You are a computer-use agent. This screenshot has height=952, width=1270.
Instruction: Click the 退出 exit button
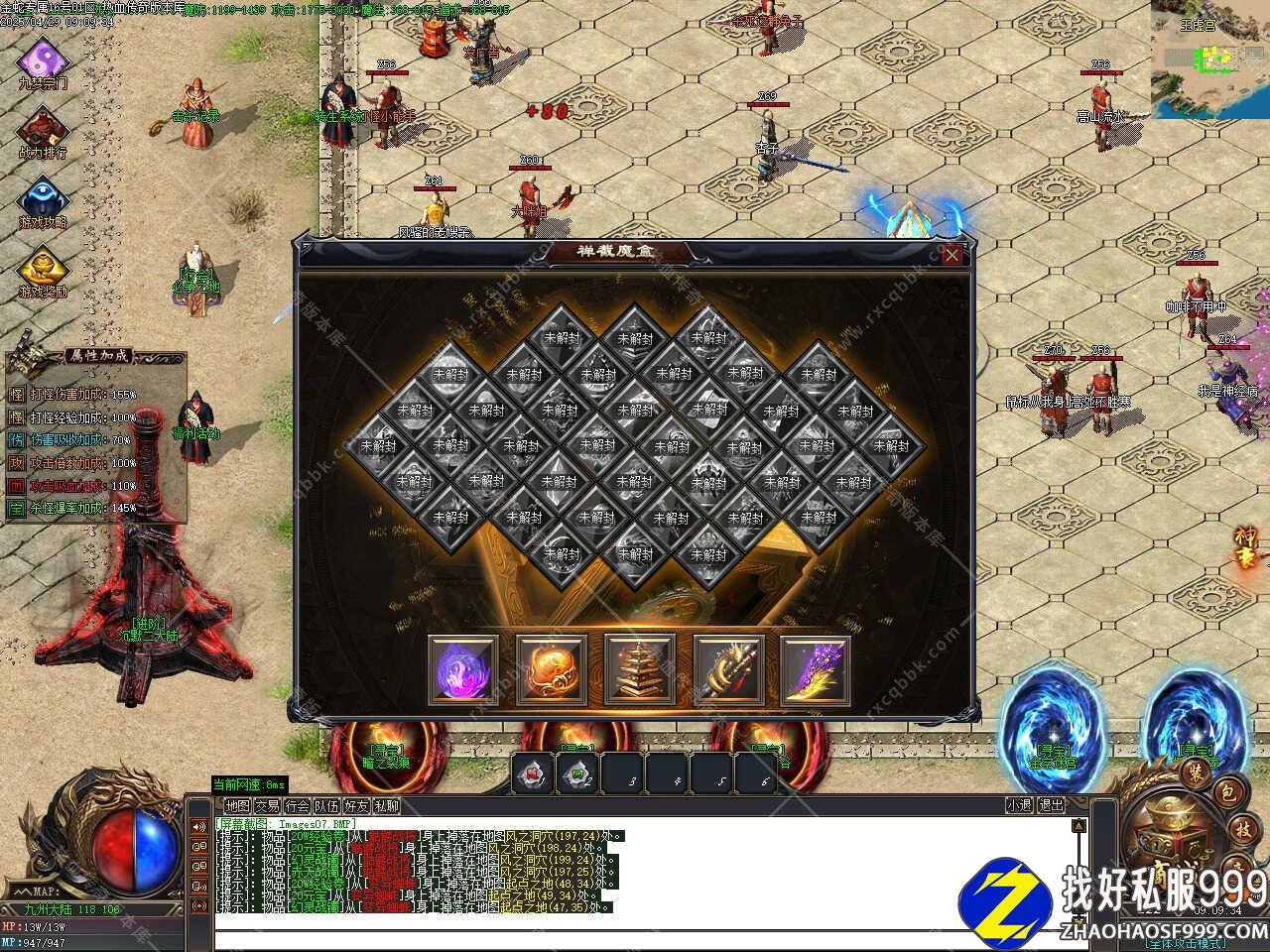[x=1051, y=806]
